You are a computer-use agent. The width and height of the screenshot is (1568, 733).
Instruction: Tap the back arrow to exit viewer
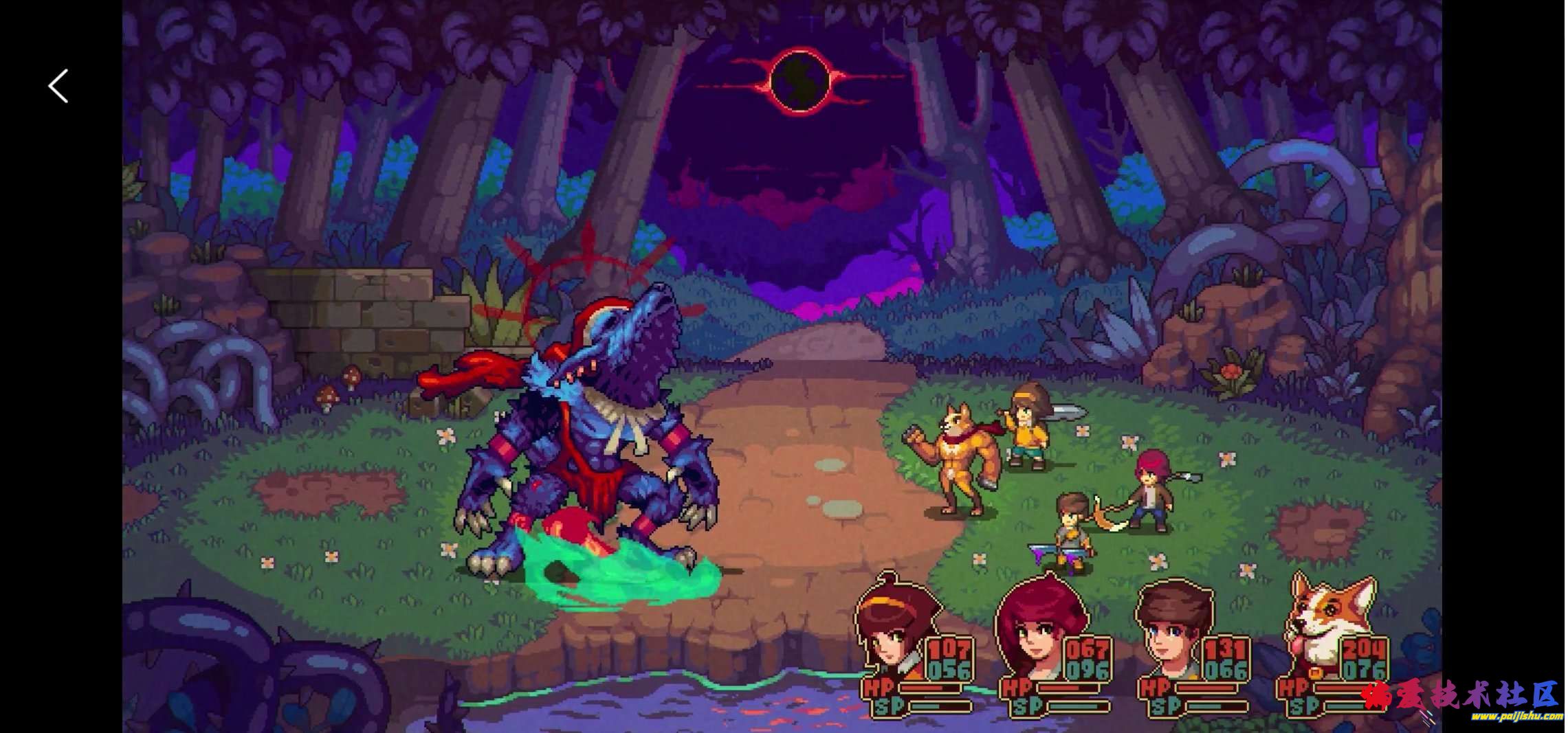click(x=58, y=87)
